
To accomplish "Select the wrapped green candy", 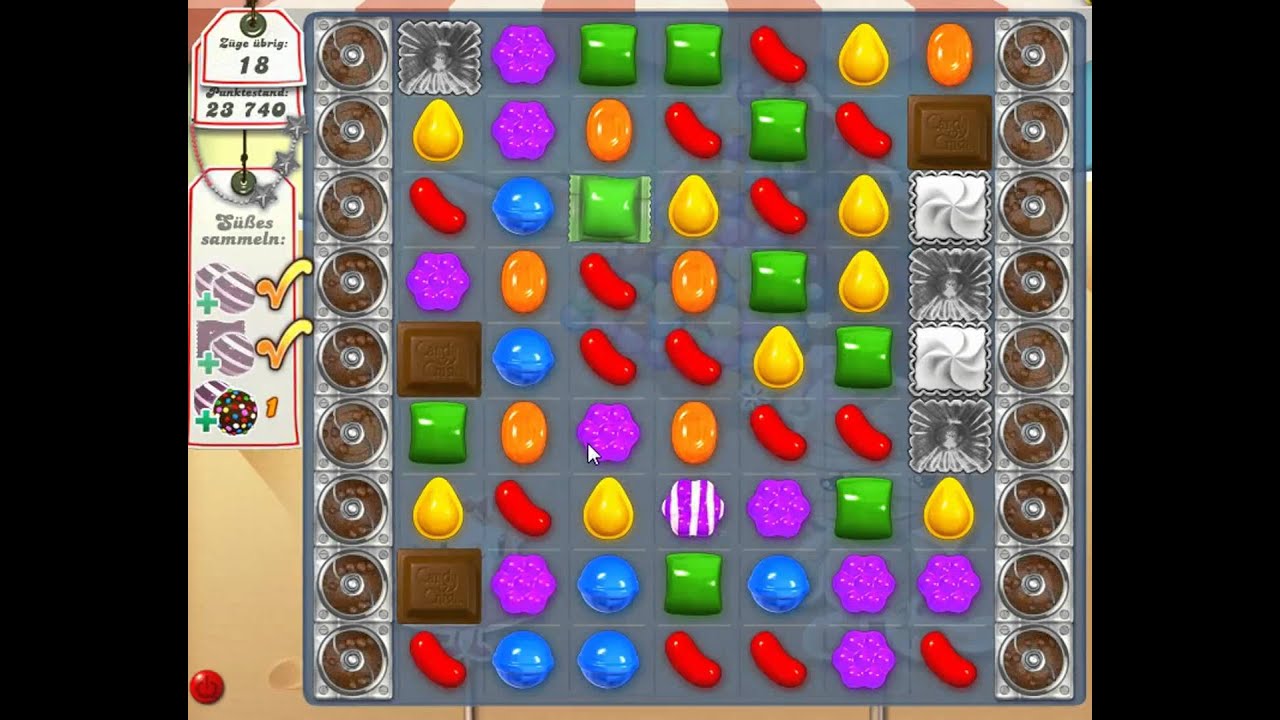I will 609,208.
